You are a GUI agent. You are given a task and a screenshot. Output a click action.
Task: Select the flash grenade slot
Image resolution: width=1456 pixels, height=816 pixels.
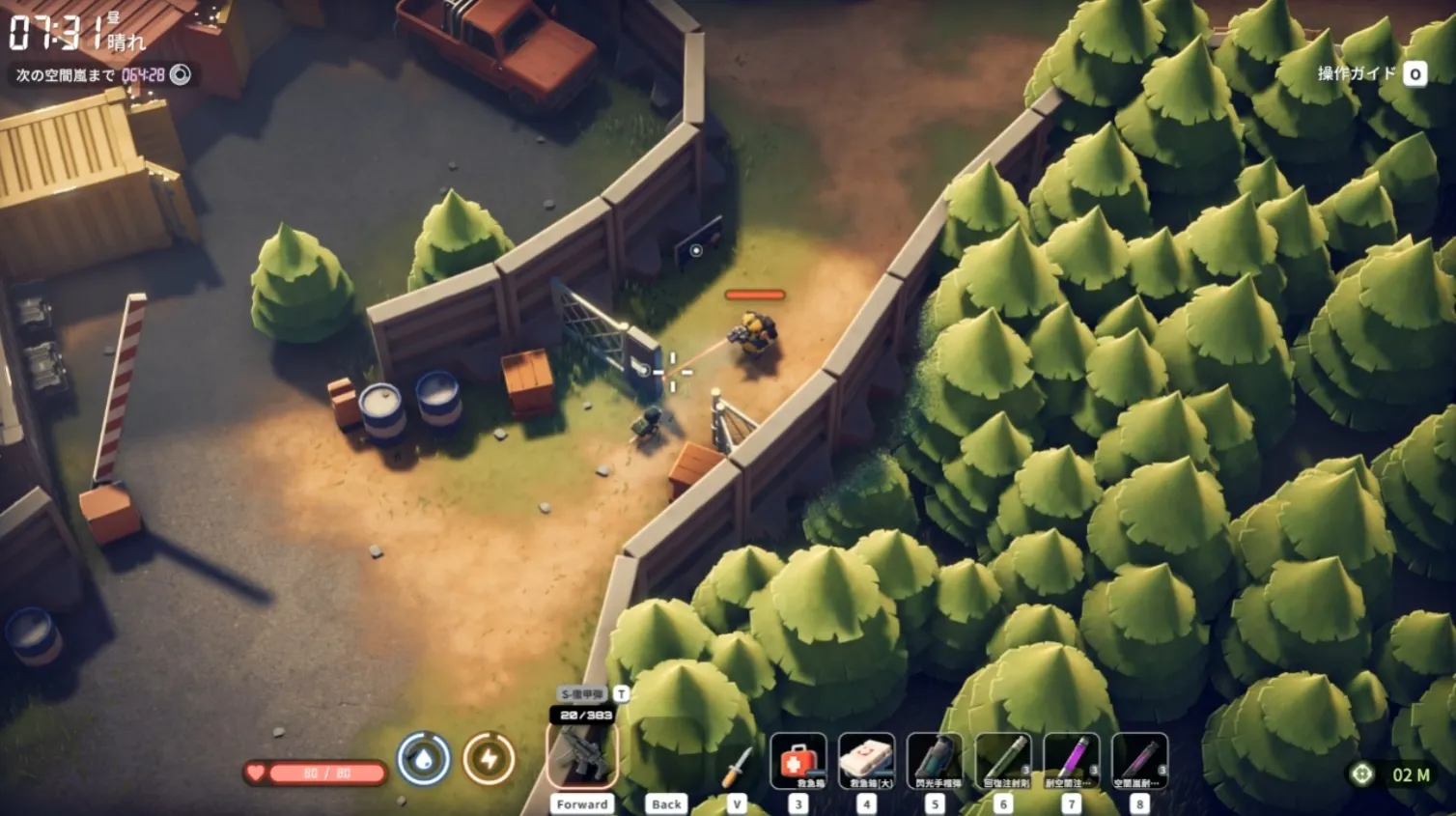(x=935, y=761)
